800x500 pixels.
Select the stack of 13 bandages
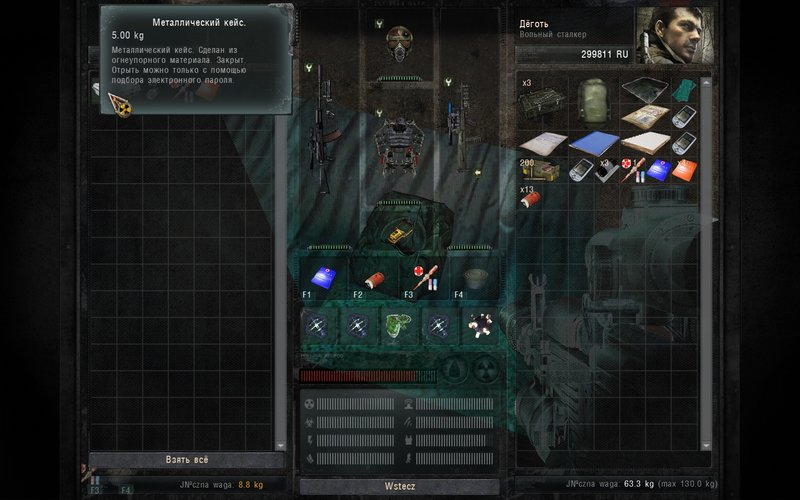530,197
